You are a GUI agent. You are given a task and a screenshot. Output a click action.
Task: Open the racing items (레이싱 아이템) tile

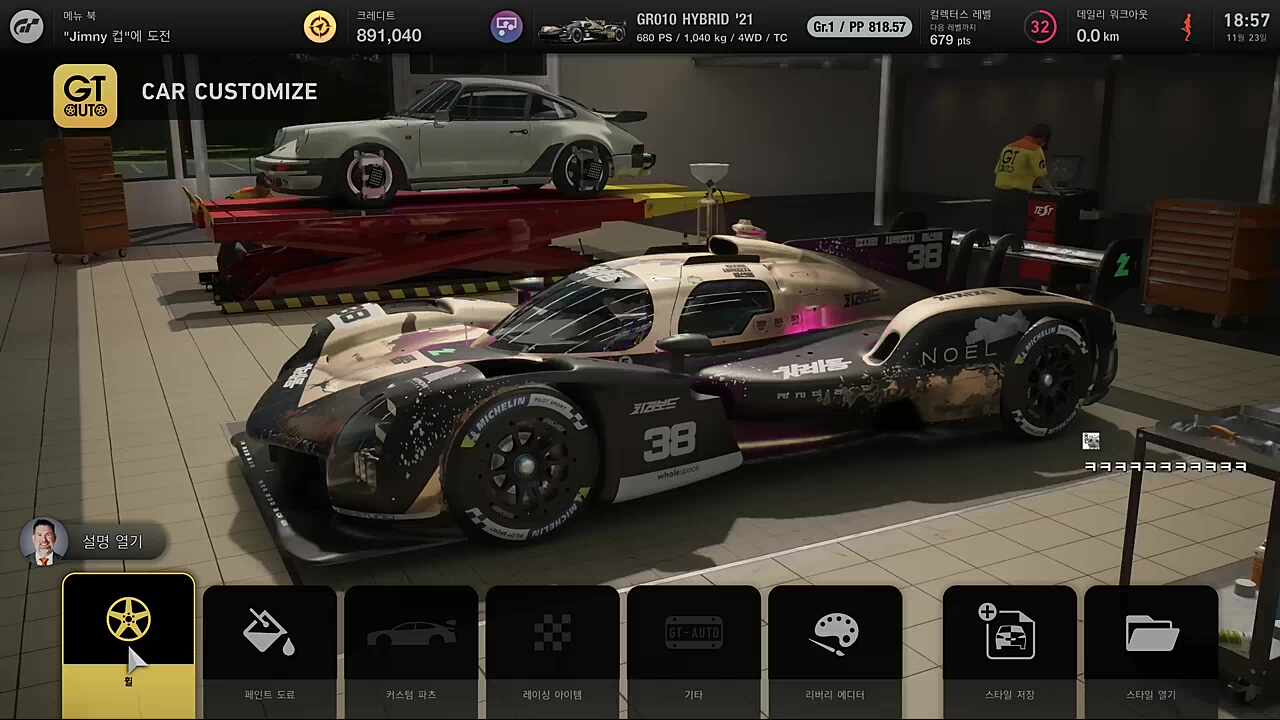tap(552, 645)
